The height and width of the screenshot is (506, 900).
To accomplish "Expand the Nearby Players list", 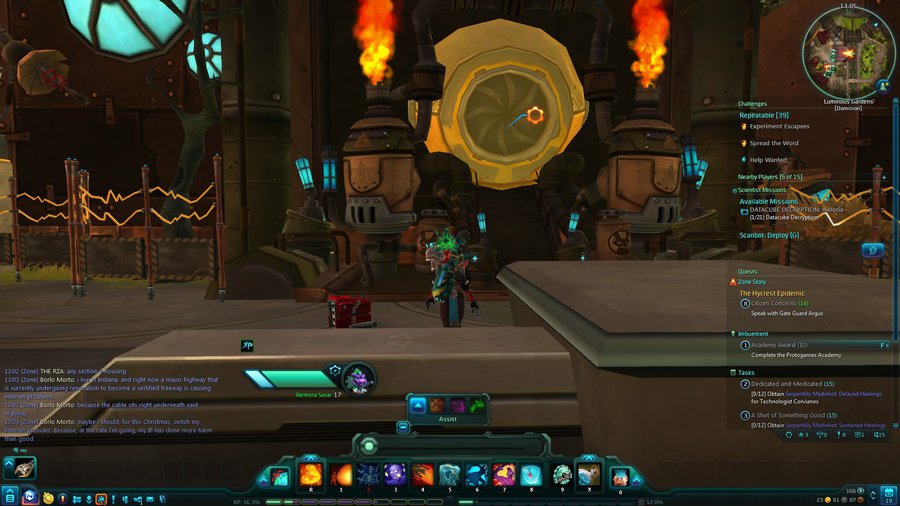I will 884,177.
